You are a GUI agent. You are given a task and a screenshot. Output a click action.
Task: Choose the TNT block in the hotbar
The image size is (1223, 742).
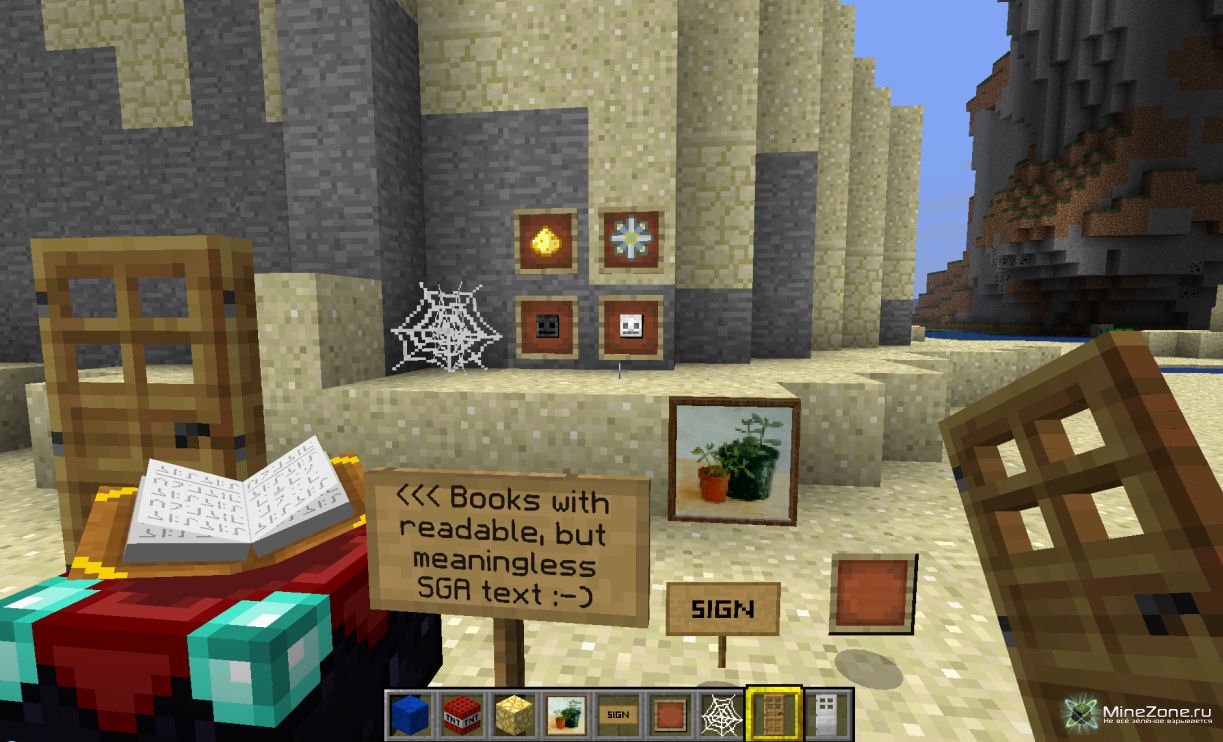462,713
